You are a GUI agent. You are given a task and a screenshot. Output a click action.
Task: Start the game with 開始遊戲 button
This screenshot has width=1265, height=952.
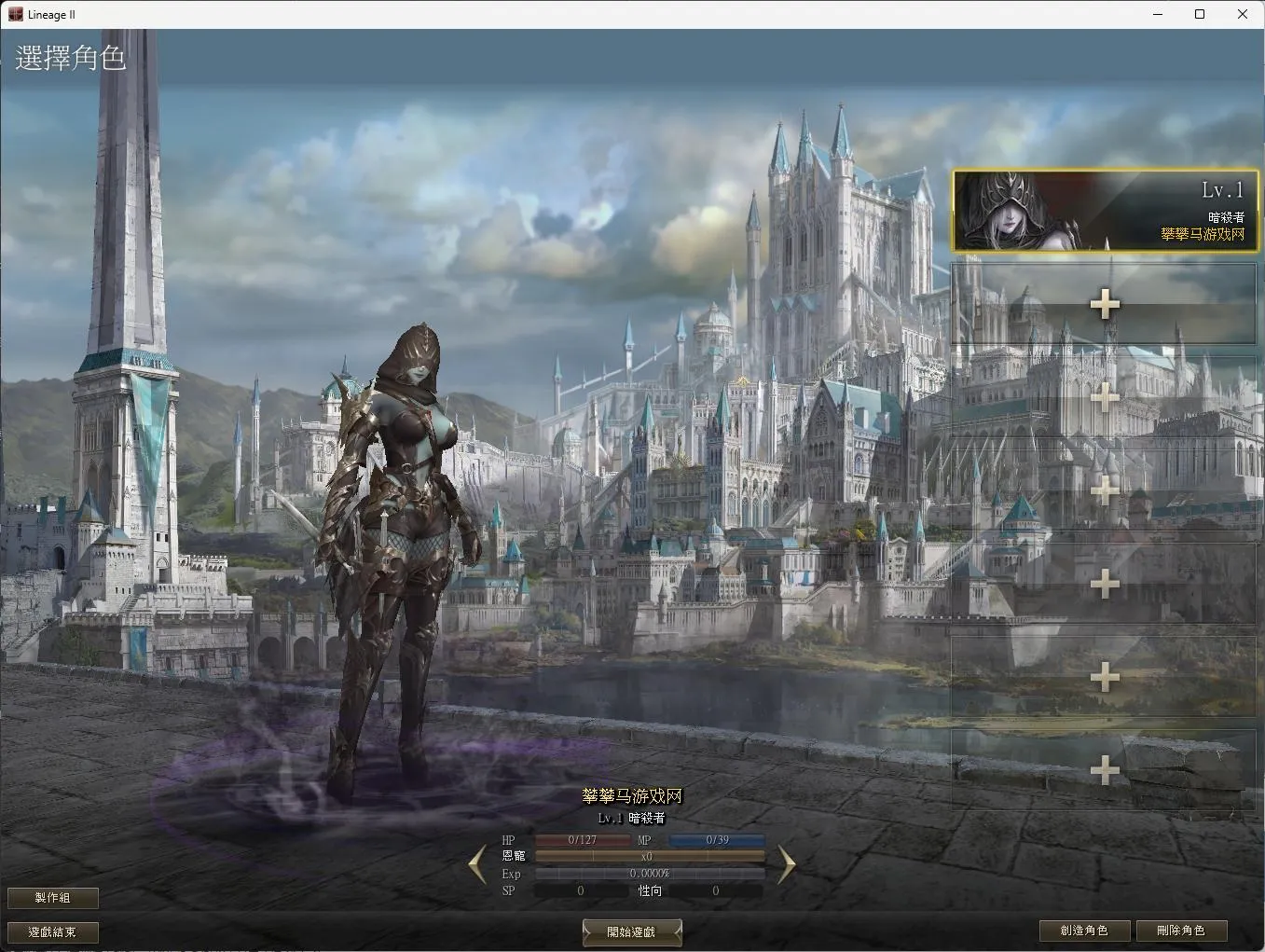pos(632,931)
